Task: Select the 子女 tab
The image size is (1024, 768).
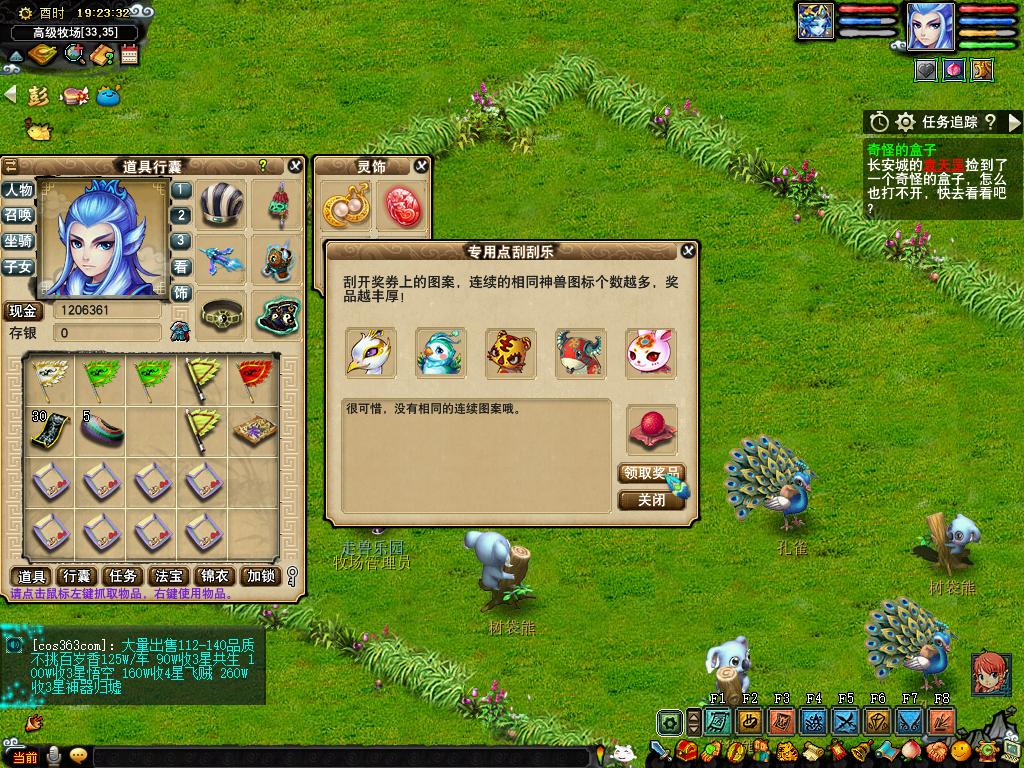Action: coord(18,267)
